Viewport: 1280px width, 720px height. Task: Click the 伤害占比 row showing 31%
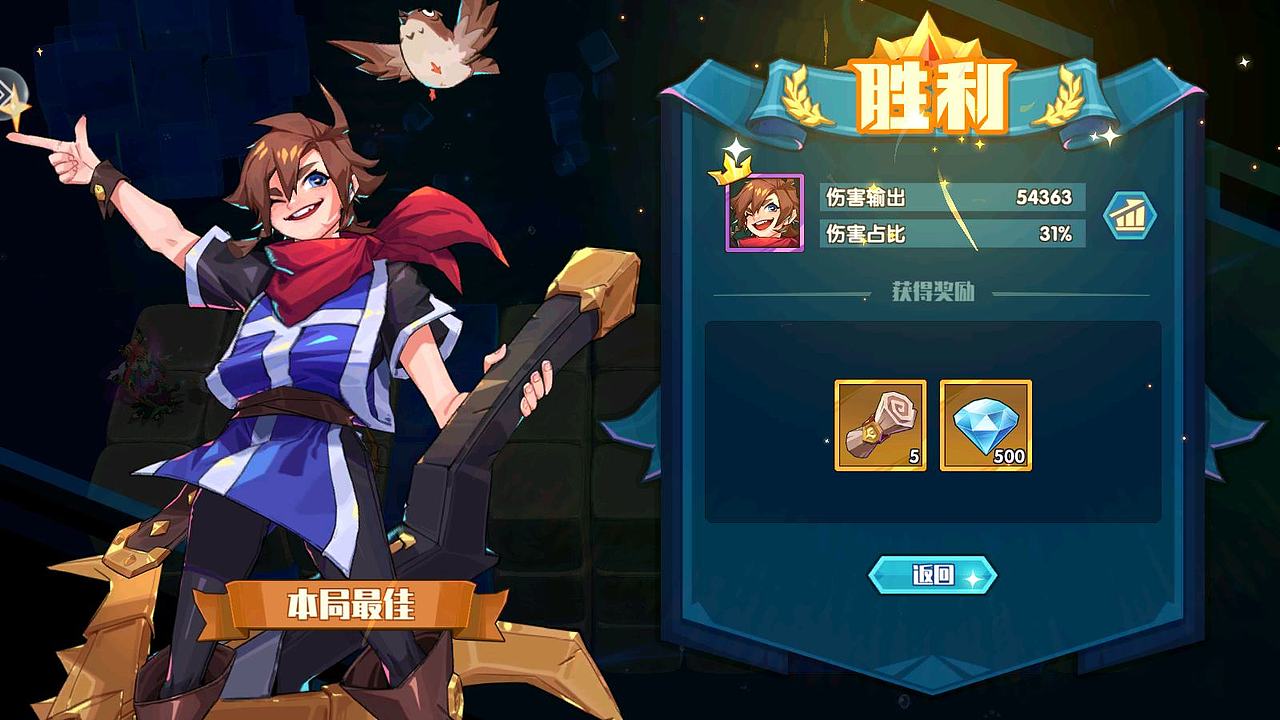(x=950, y=233)
